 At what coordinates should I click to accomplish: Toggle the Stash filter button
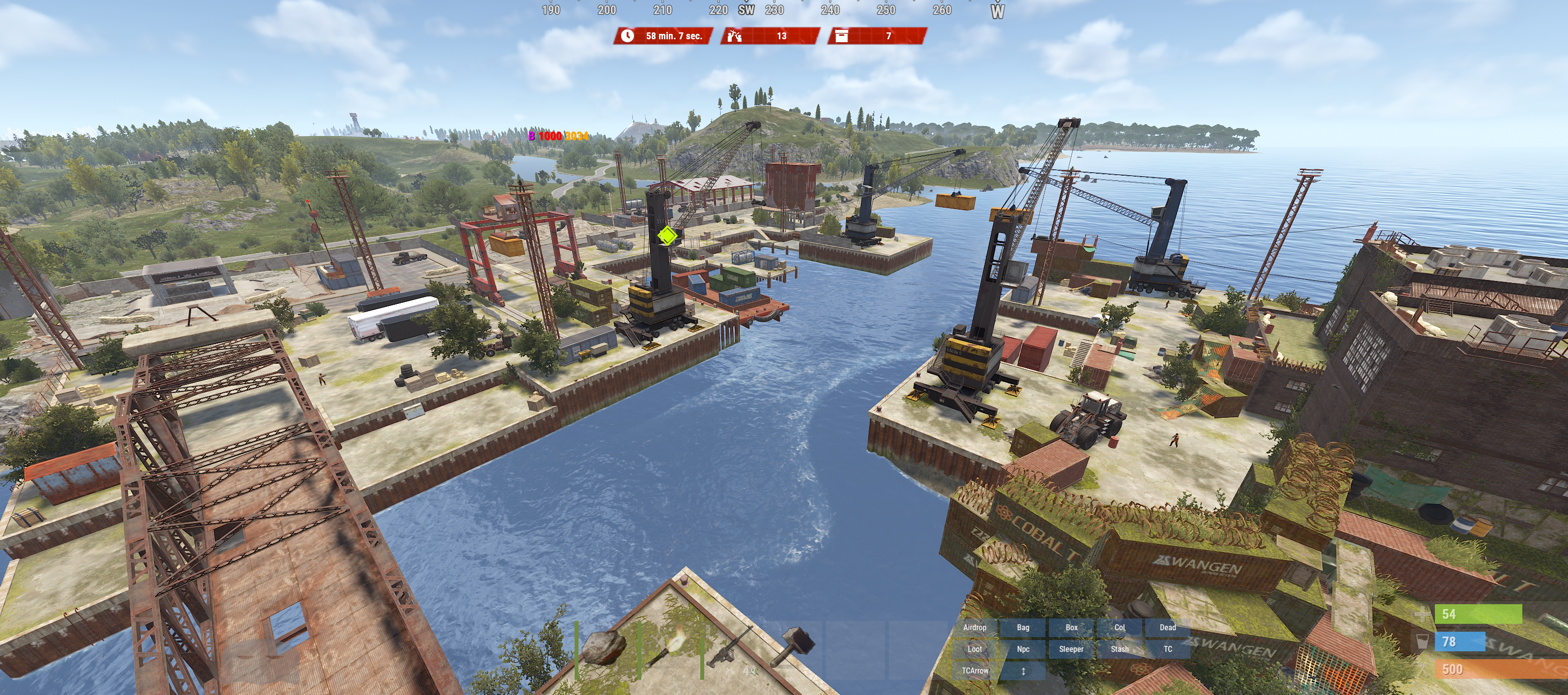tap(1119, 649)
